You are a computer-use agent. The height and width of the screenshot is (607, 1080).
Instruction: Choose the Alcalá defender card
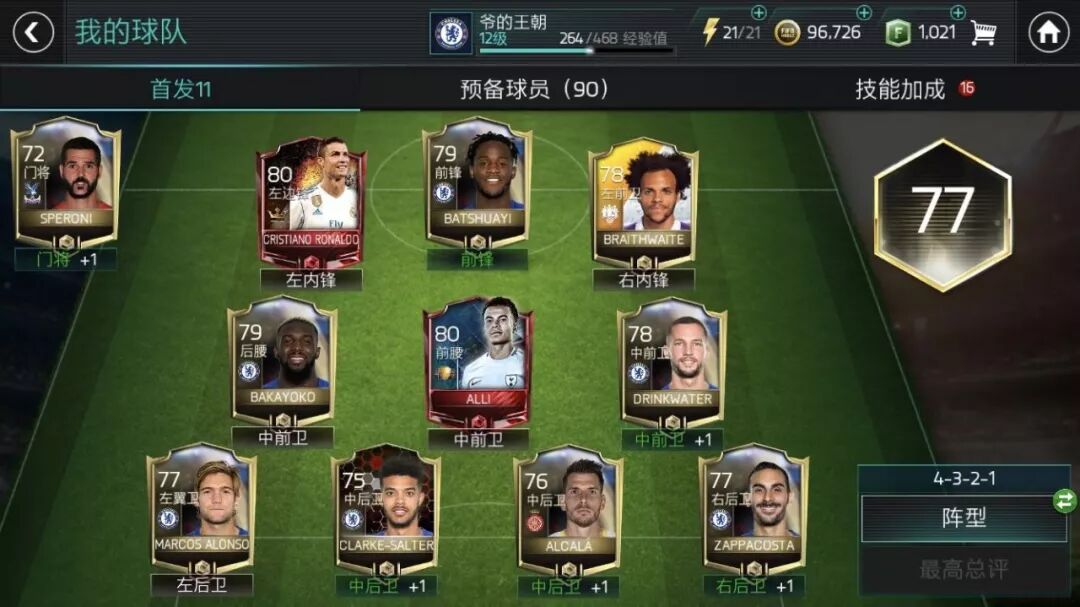point(568,507)
